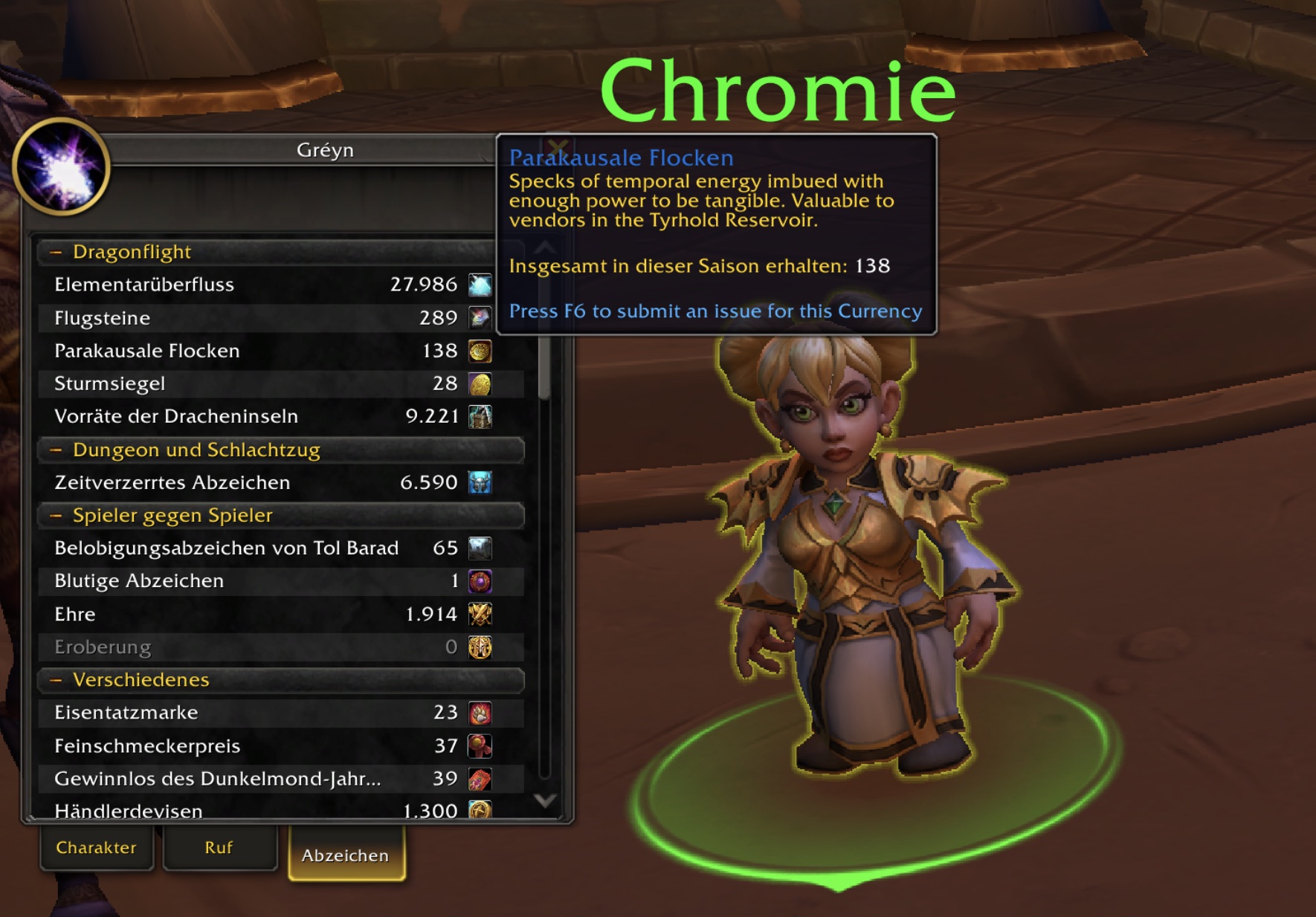Open the Ruf reputation tab
This screenshot has height=917, width=1316.
219,848
